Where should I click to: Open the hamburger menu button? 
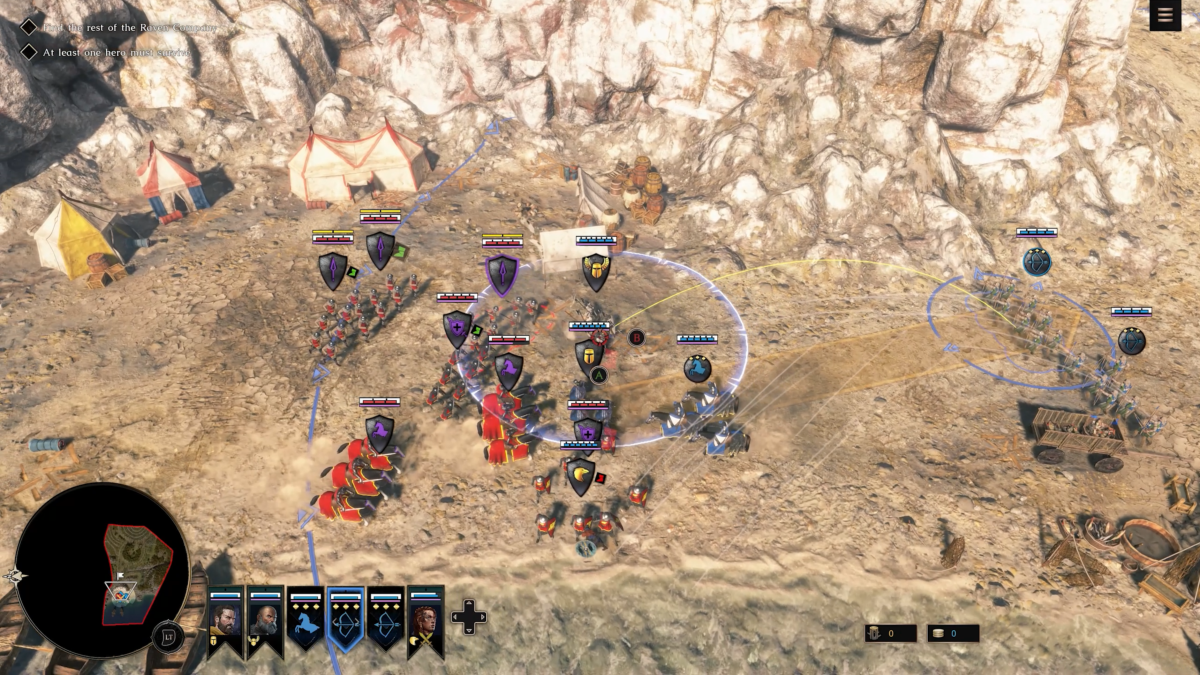pos(1165,15)
